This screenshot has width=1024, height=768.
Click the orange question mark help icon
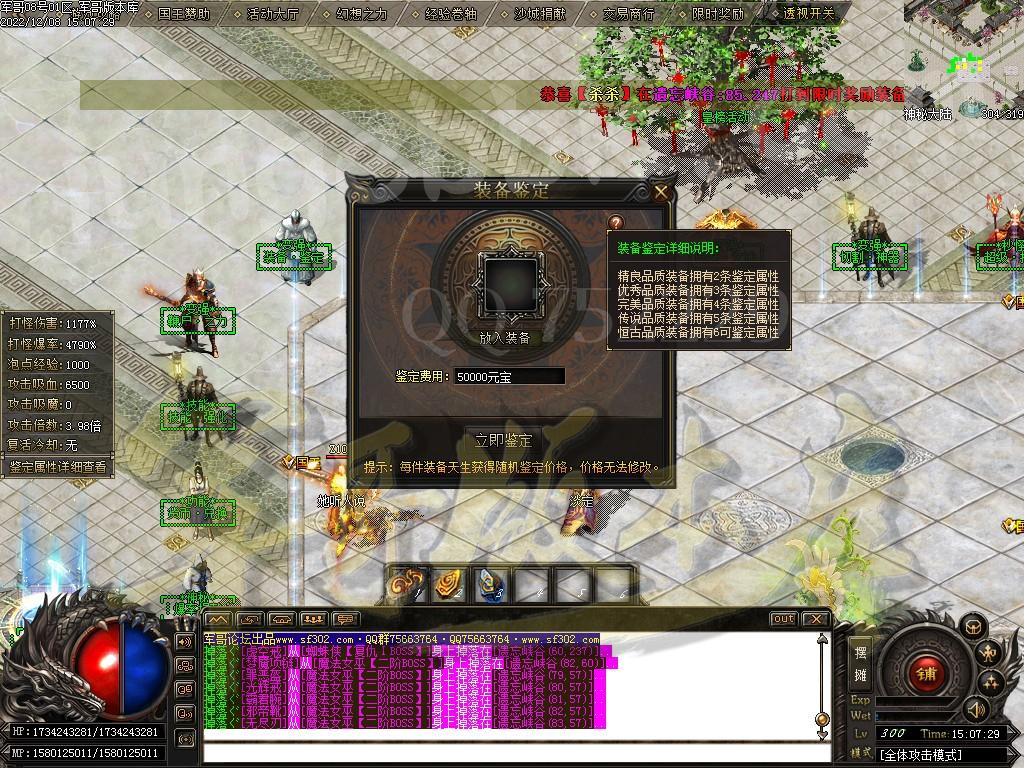coord(616,223)
